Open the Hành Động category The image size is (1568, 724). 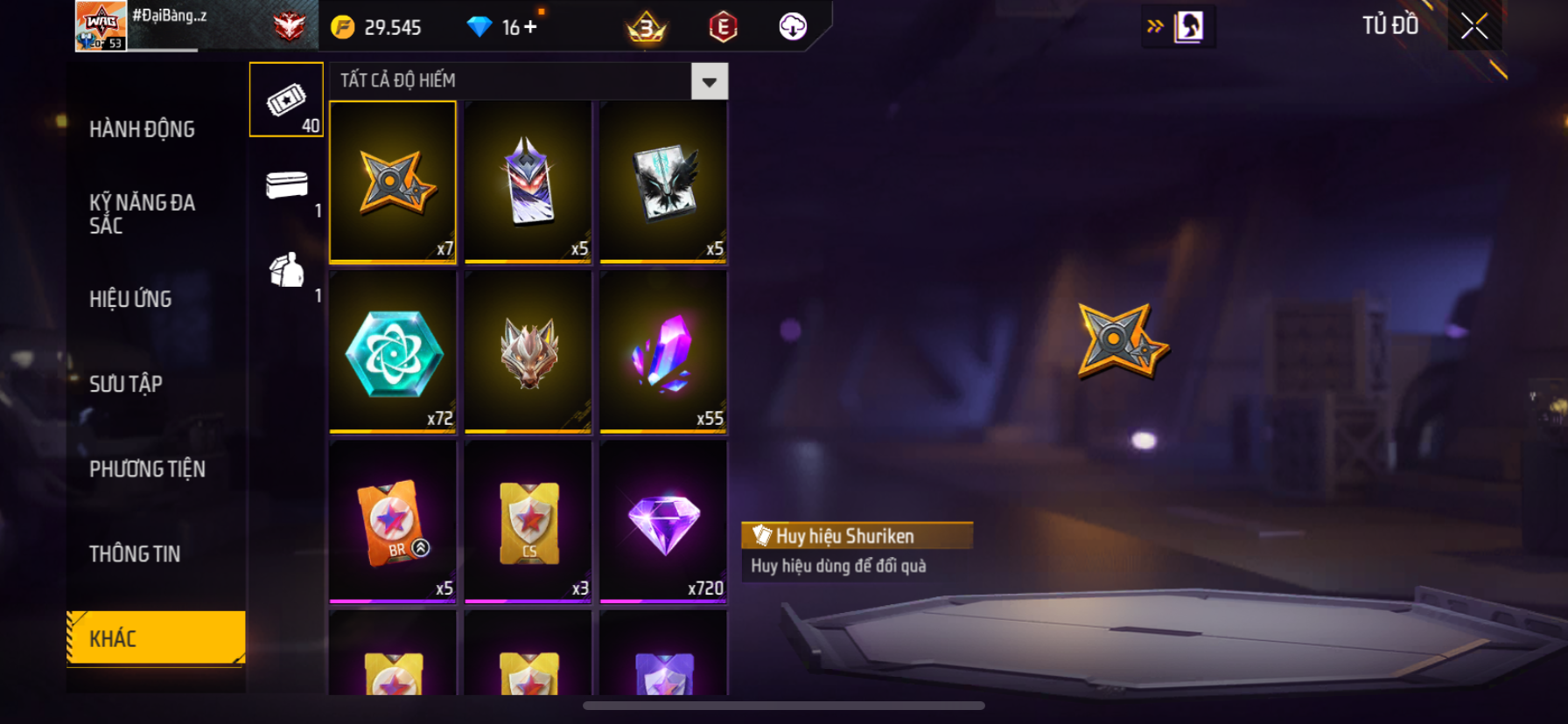pyautogui.click(x=142, y=129)
